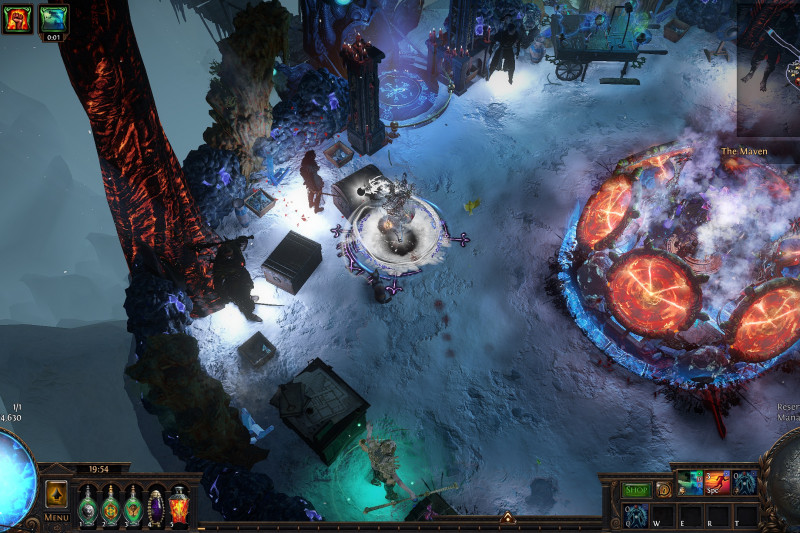Viewport: 800px width, 533px height.
Task: Use the purple flask in slot four
Action: (156, 504)
